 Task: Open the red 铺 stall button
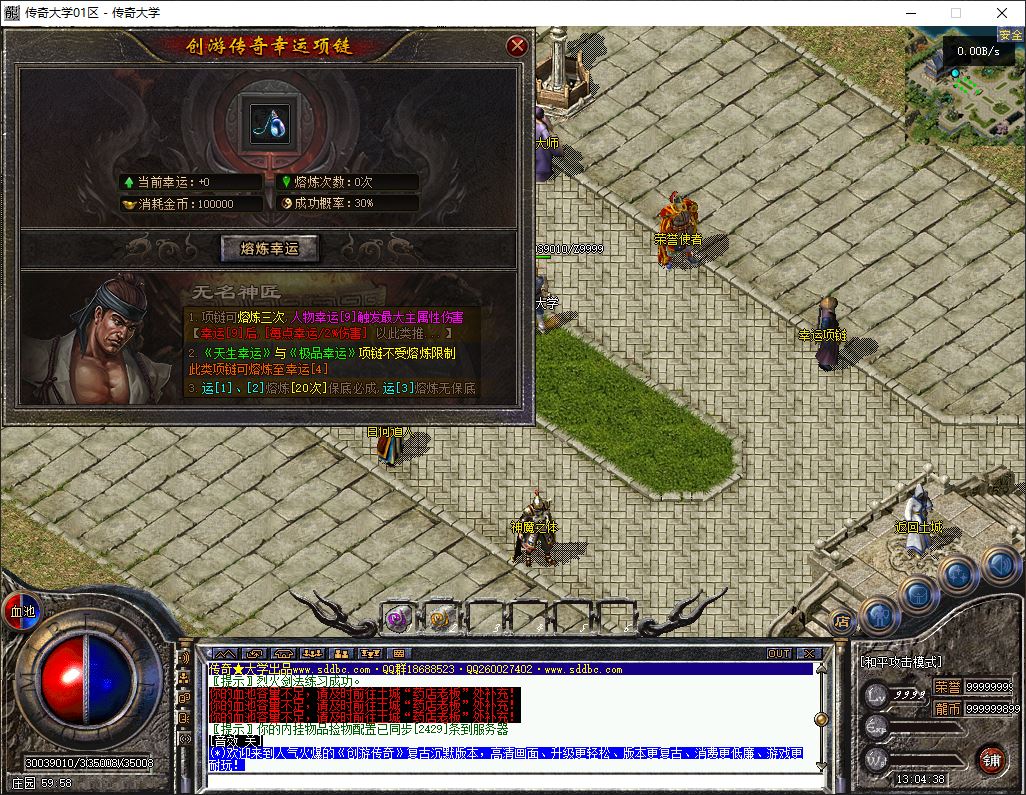991,758
